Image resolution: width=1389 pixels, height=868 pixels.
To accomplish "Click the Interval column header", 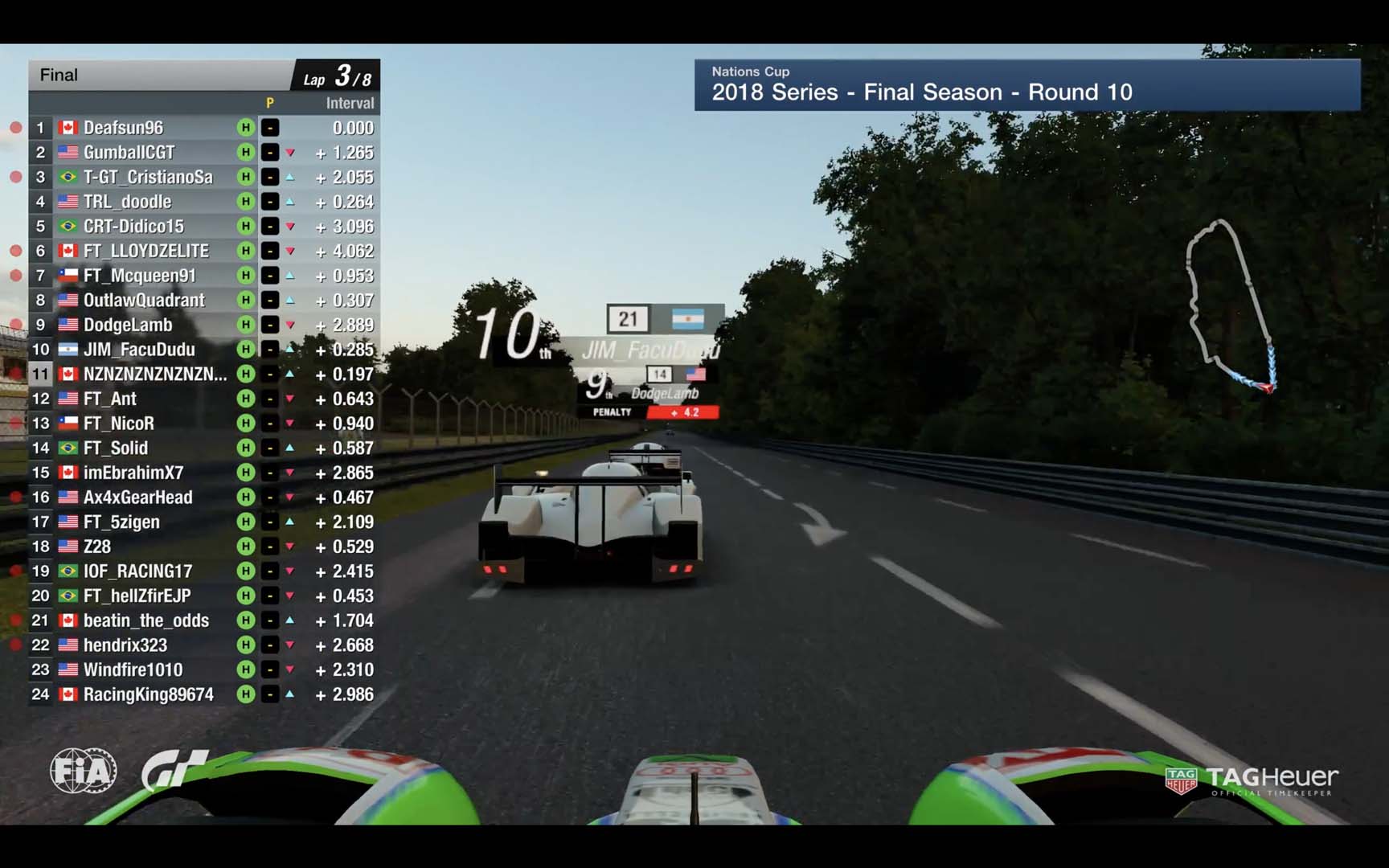I will click(350, 103).
